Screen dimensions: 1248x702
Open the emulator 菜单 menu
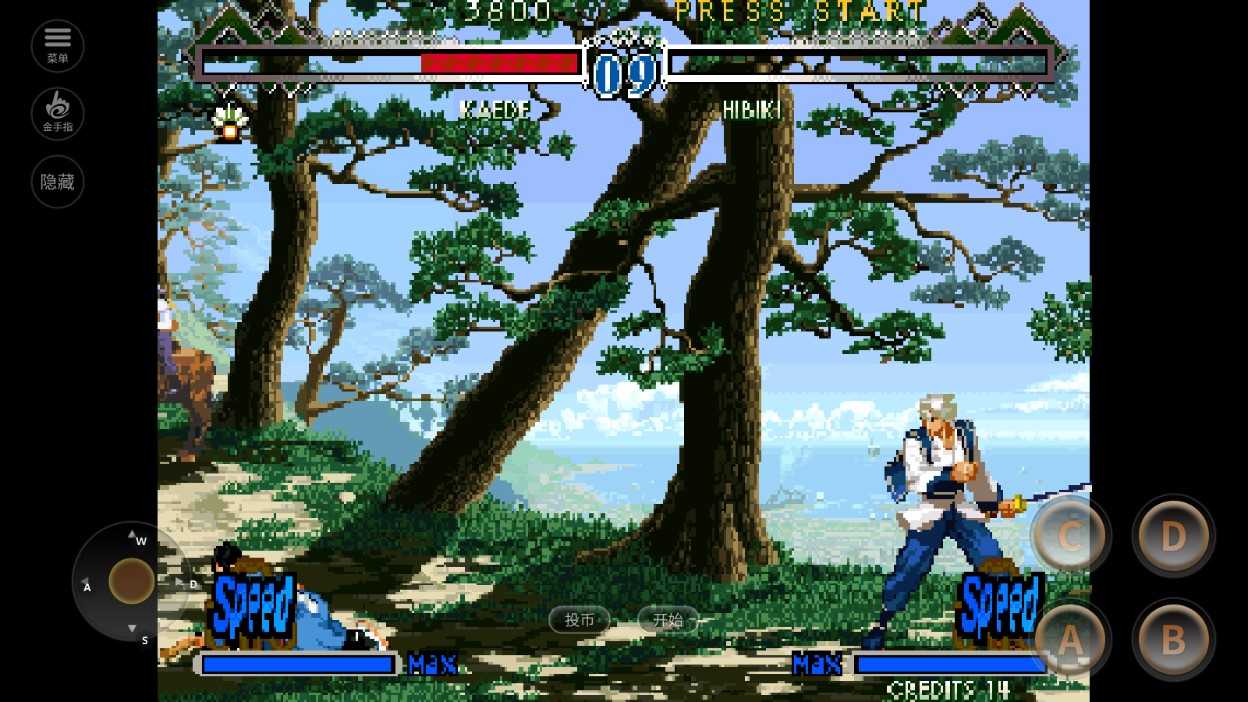[57, 45]
